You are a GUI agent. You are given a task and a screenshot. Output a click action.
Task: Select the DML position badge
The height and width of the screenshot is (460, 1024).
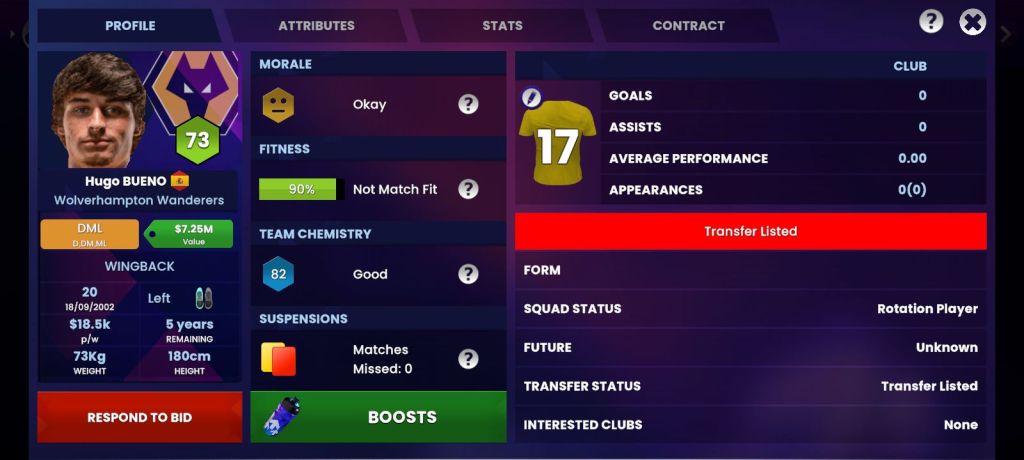pyautogui.click(x=89, y=234)
